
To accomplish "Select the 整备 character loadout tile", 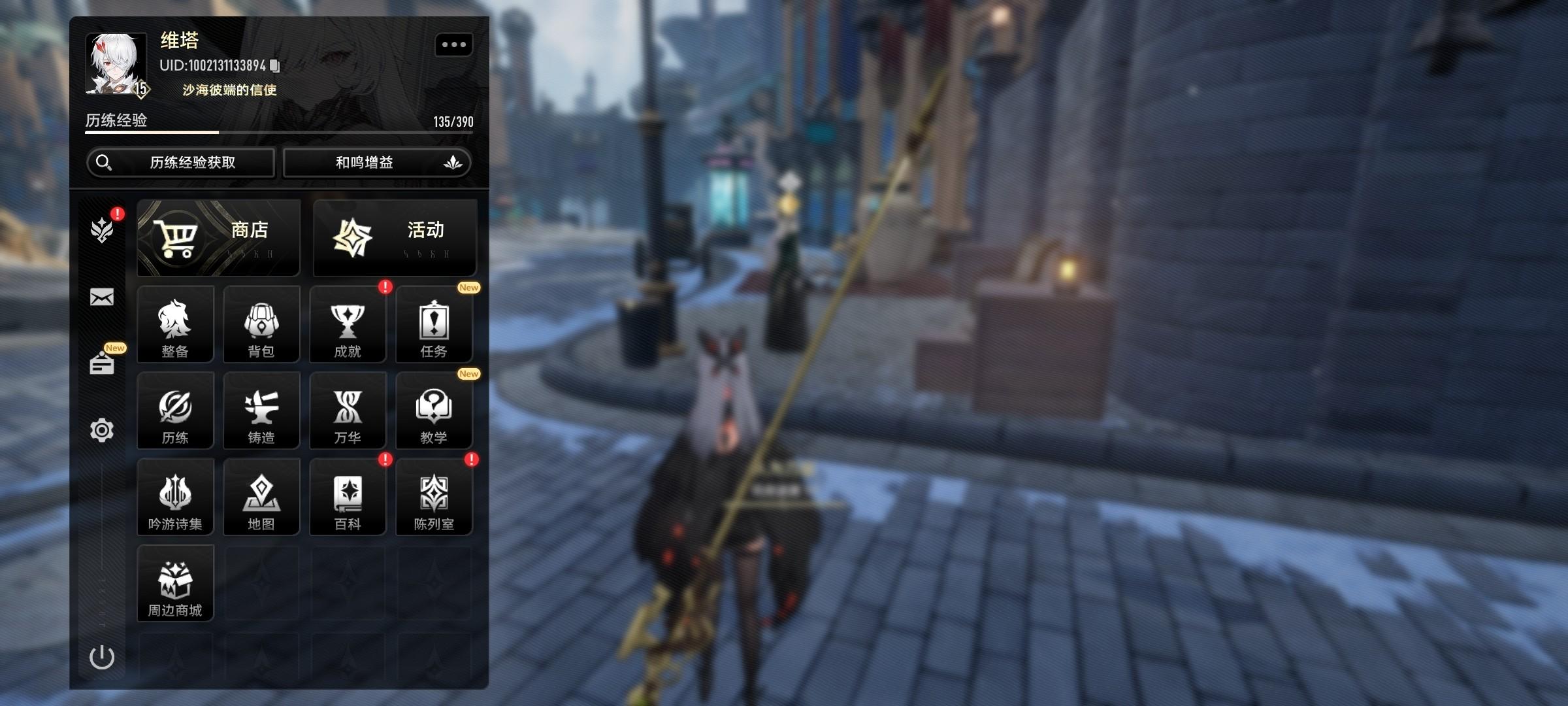I will (x=175, y=324).
